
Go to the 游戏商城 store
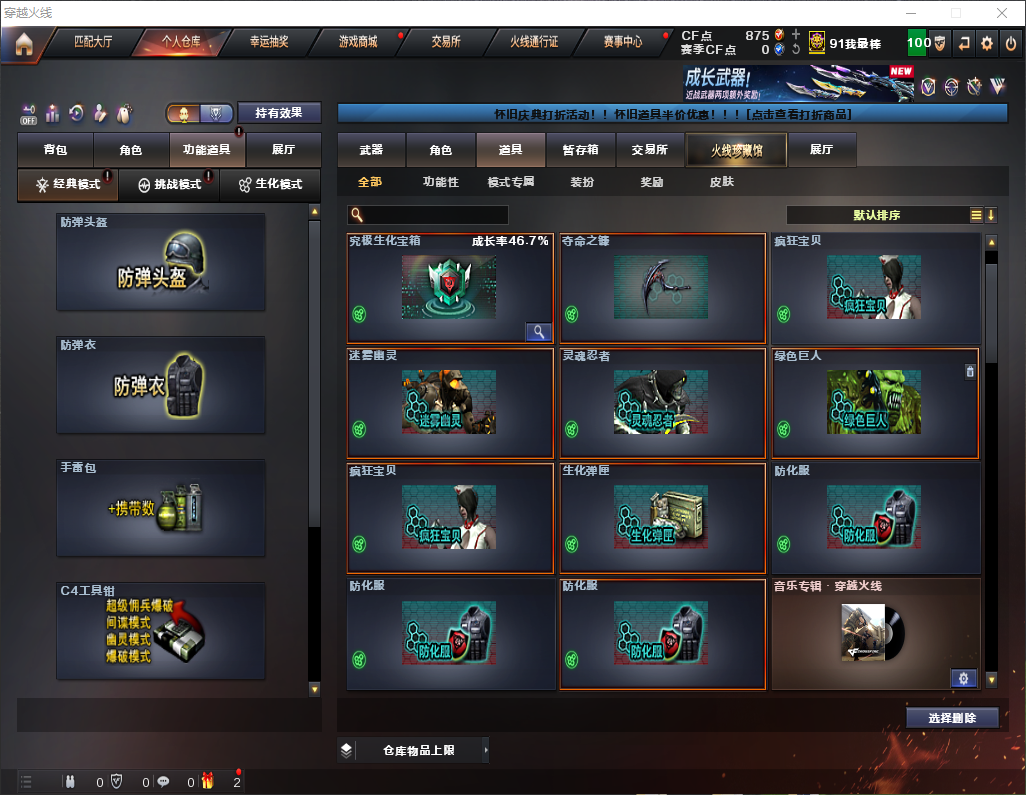358,42
